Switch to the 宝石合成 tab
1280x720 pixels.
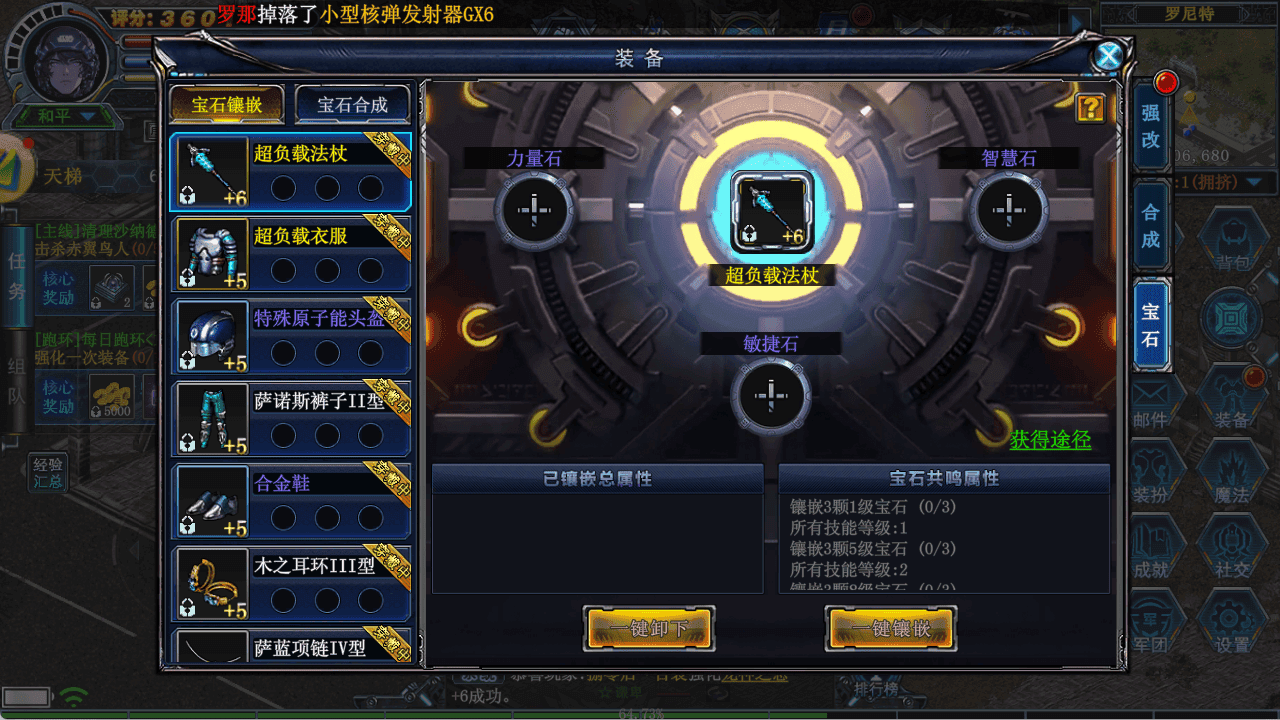click(x=352, y=104)
